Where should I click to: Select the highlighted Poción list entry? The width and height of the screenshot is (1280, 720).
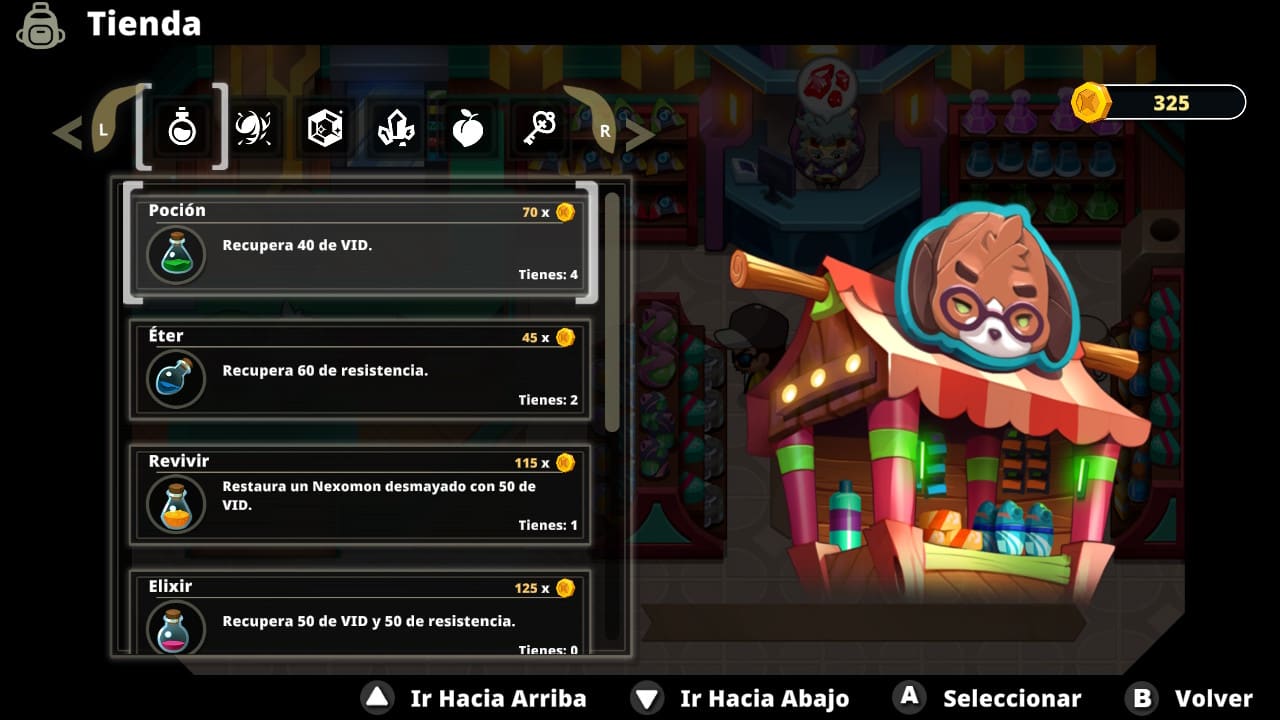(360, 243)
